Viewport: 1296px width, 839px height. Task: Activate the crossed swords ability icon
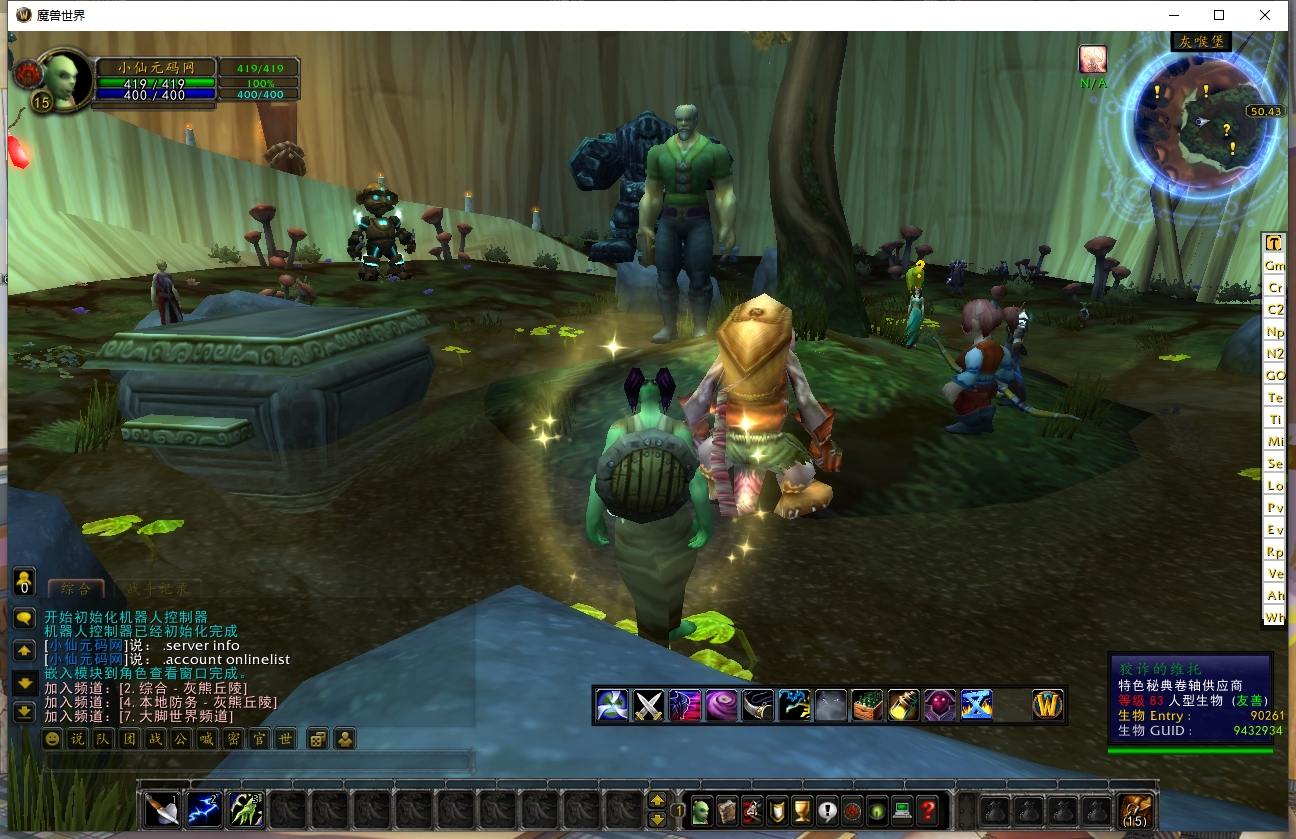point(649,705)
